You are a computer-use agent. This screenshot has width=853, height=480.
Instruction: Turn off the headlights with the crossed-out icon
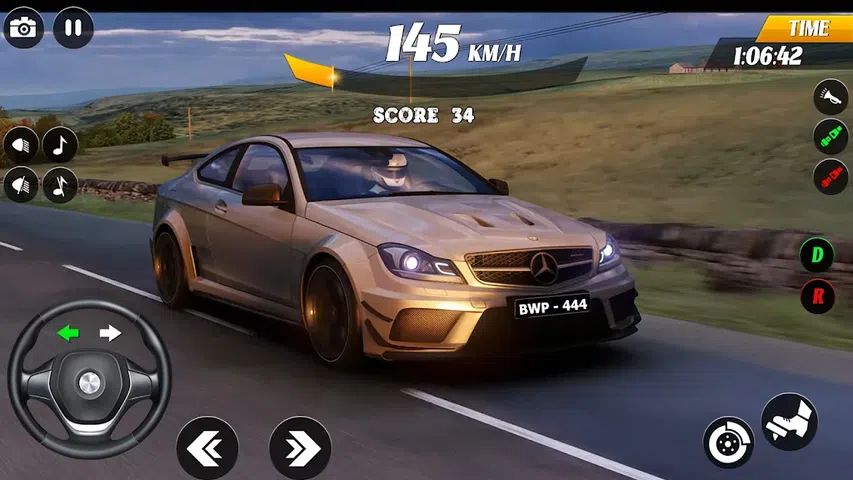coord(22,185)
